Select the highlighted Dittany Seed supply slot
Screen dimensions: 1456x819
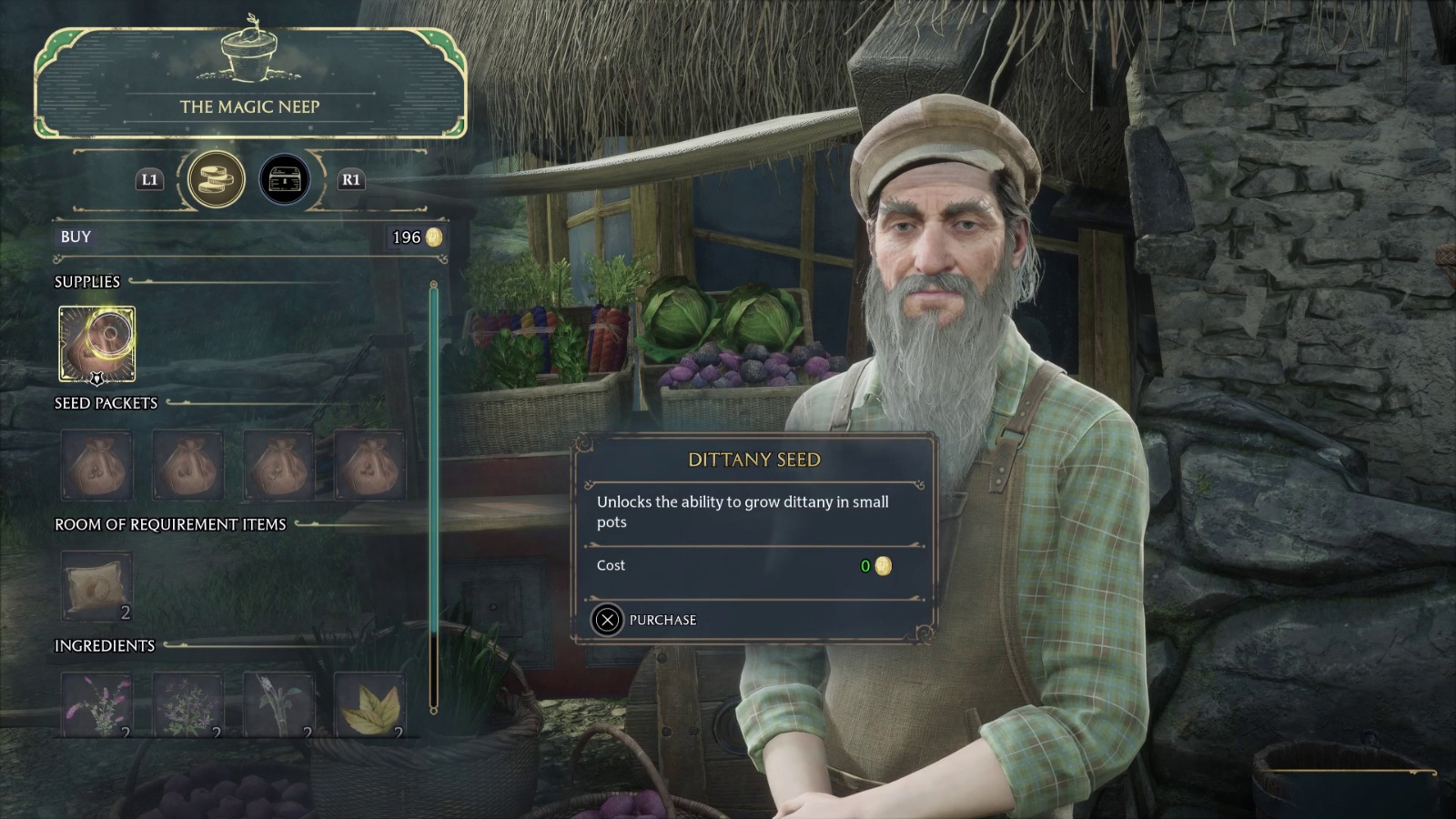pos(97,344)
